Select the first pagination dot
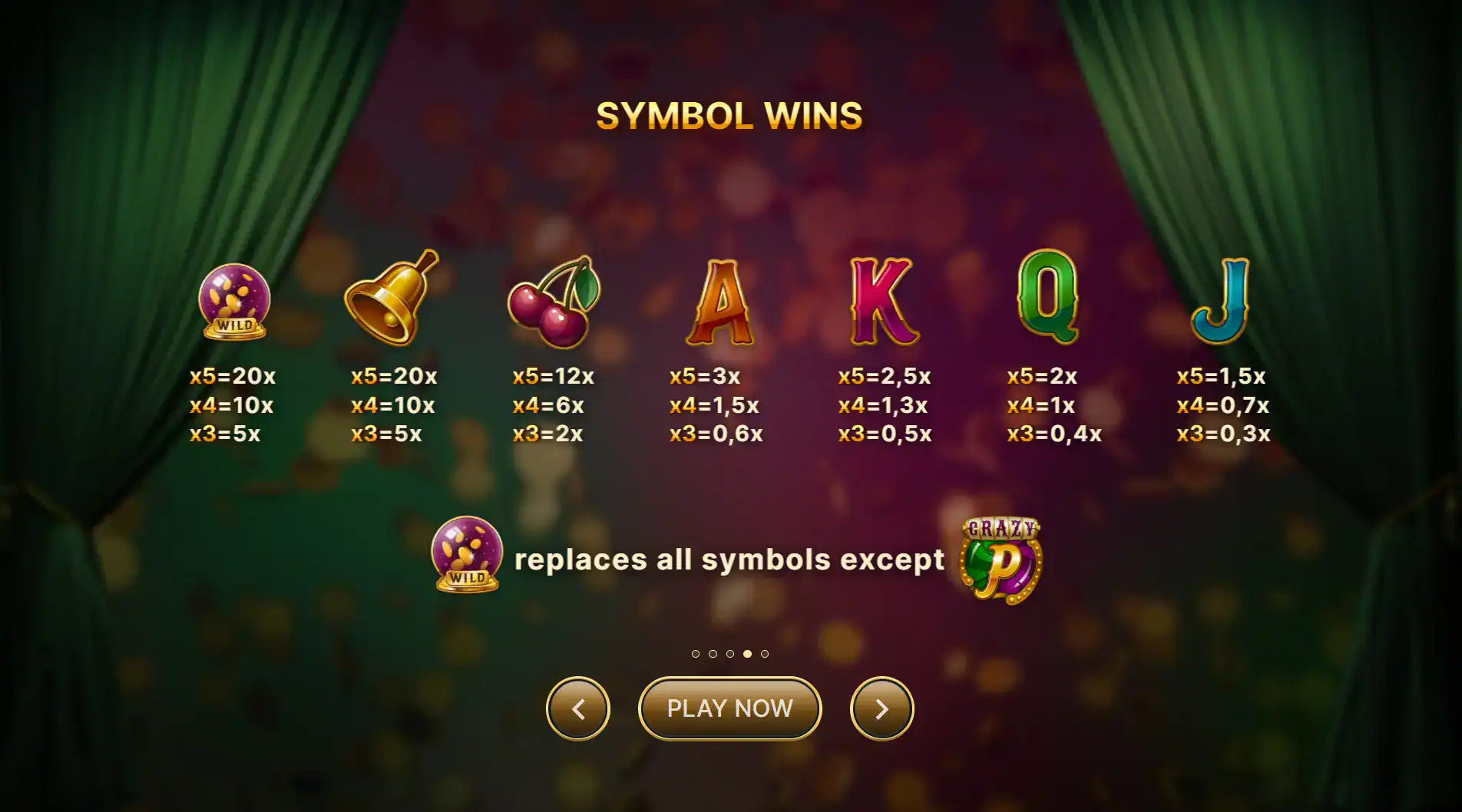This screenshot has height=812, width=1462. click(x=696, y=654)
